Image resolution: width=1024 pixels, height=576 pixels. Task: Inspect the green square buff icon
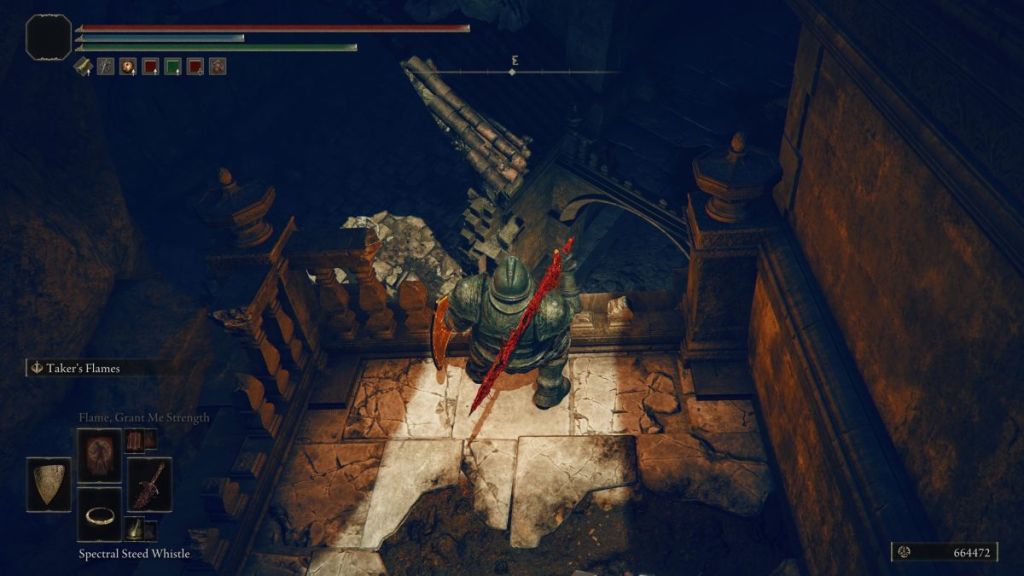pyautogui.click(x=172, y=67)
